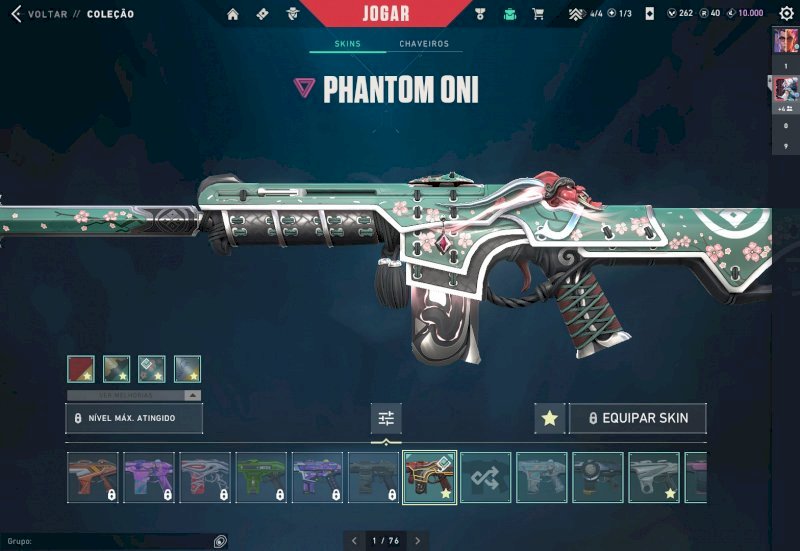Open the filter sliders button
This screenshot has height=551, width=800.
(x=386, y=418)
